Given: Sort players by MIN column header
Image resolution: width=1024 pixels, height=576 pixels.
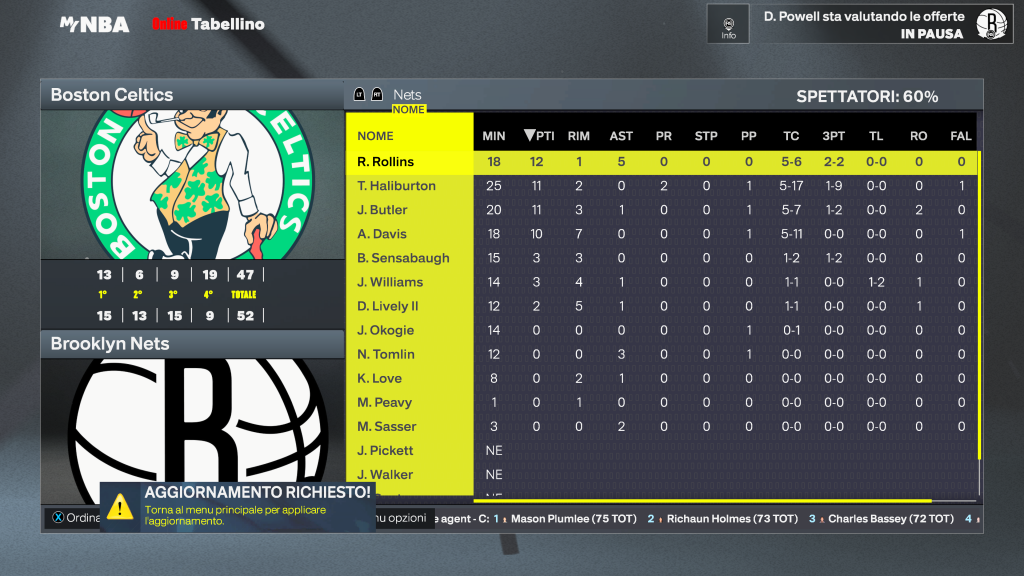Looking at the screenshot, I should 494,136.
